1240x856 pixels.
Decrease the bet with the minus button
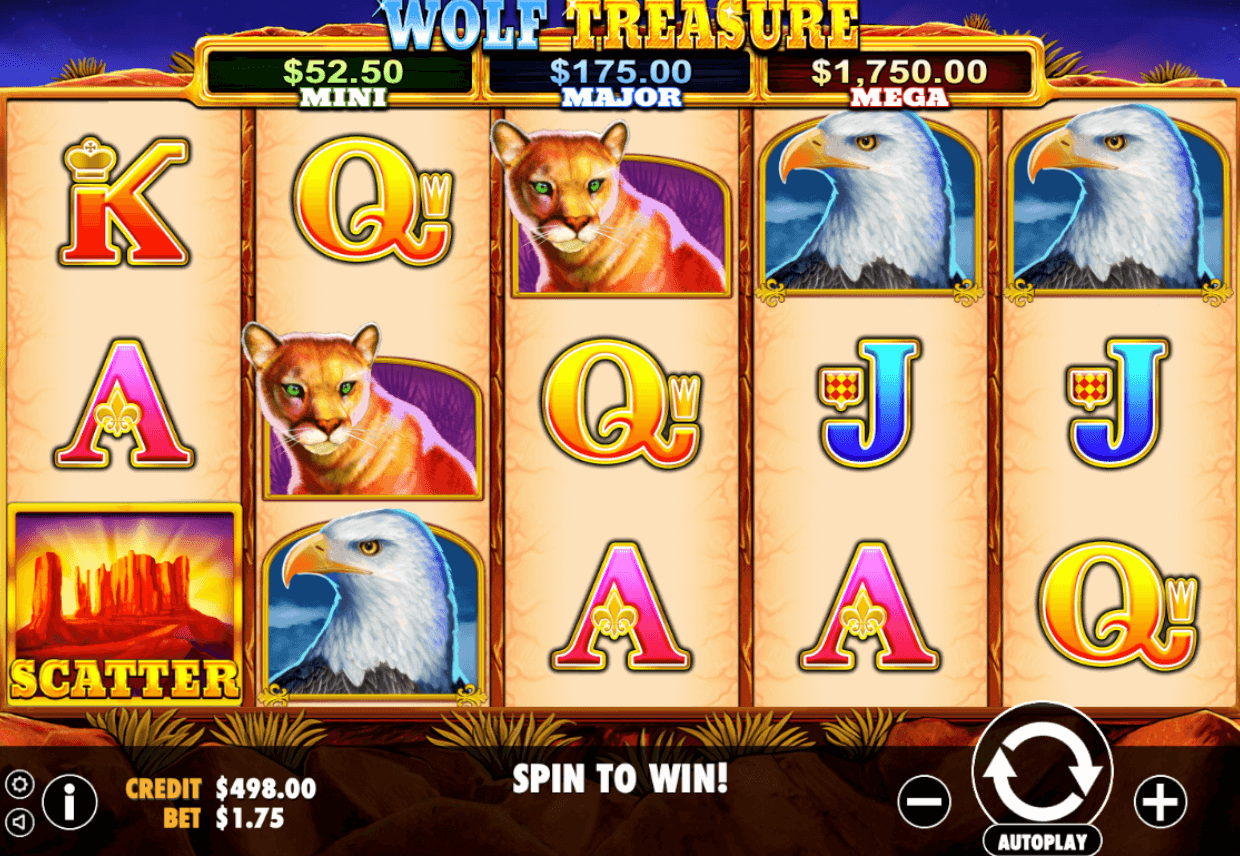pyautogui.click(x=924, y=801)
